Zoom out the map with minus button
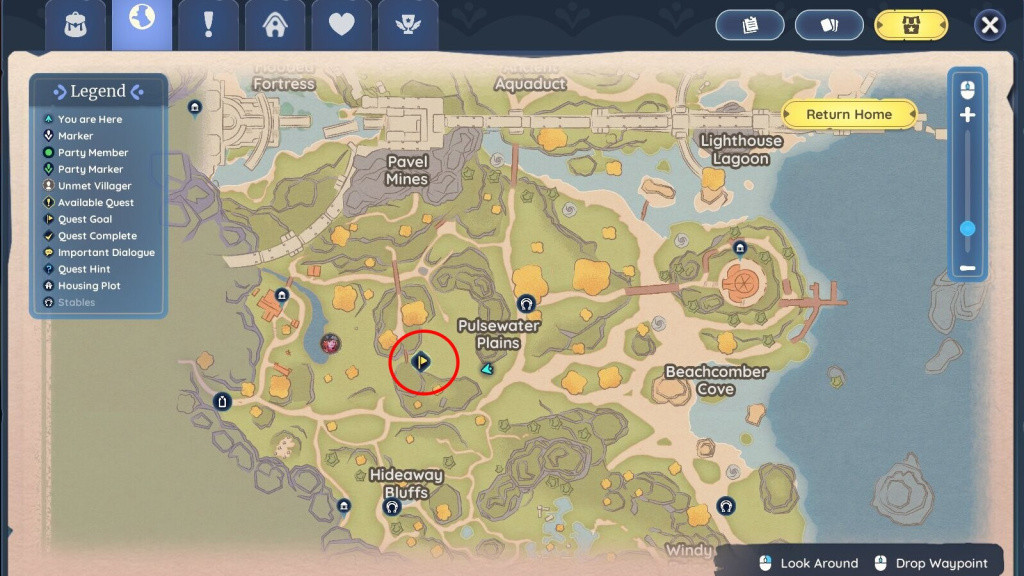This screenshot has width=1024, height=576. click(967, 268)
